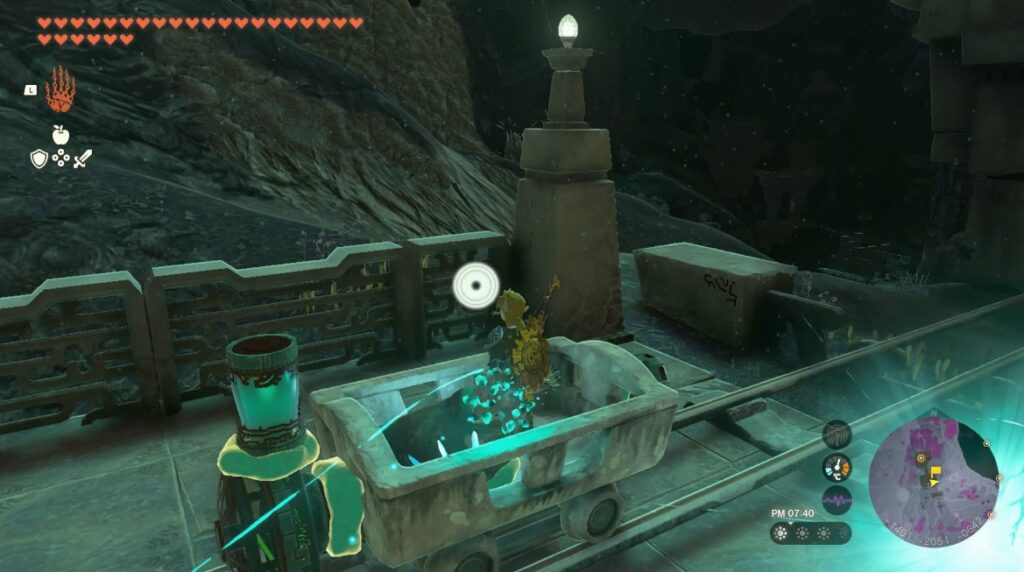Open the circular minimap

933,468
